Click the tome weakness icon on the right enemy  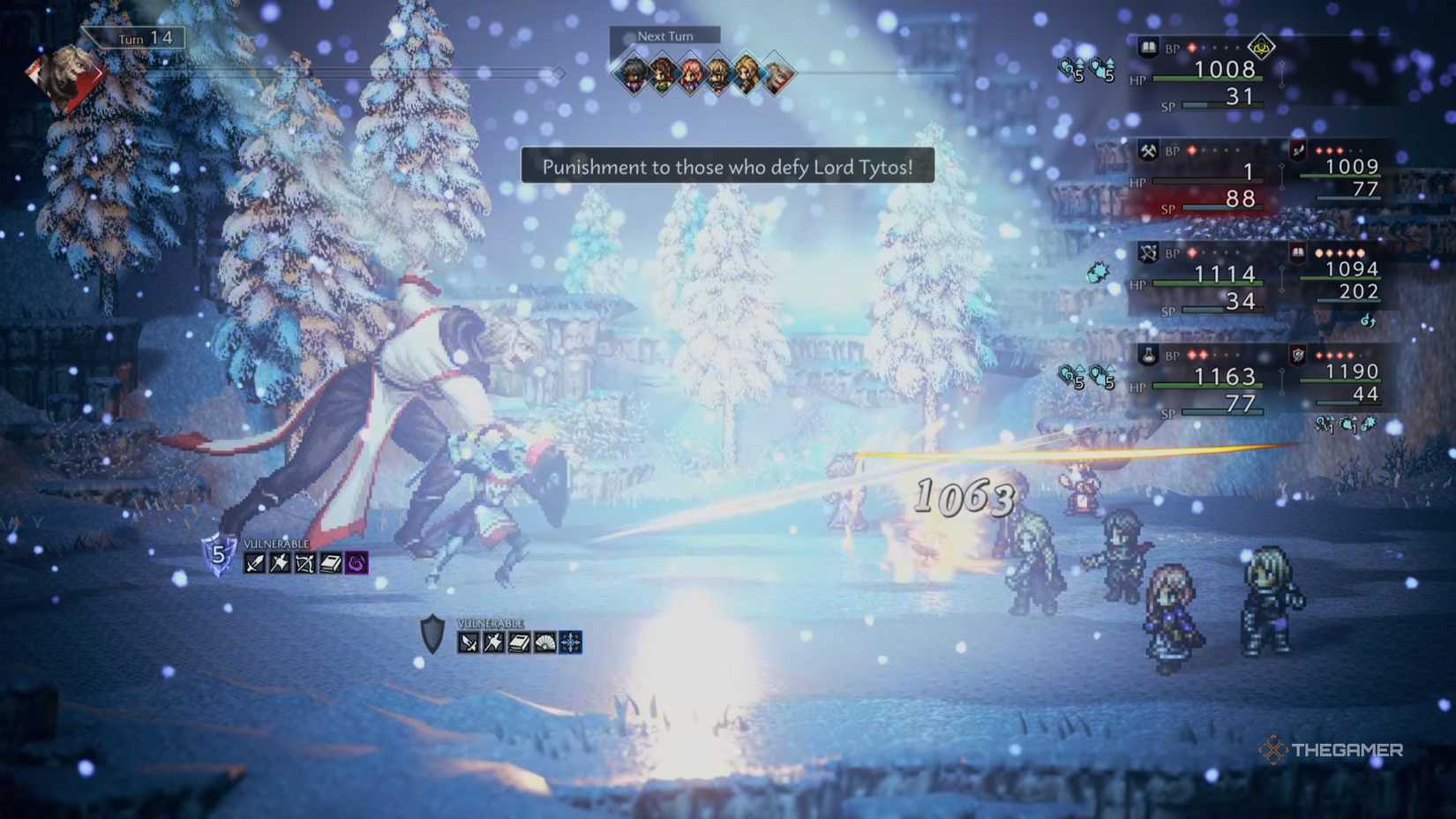[x=520, y=643]
